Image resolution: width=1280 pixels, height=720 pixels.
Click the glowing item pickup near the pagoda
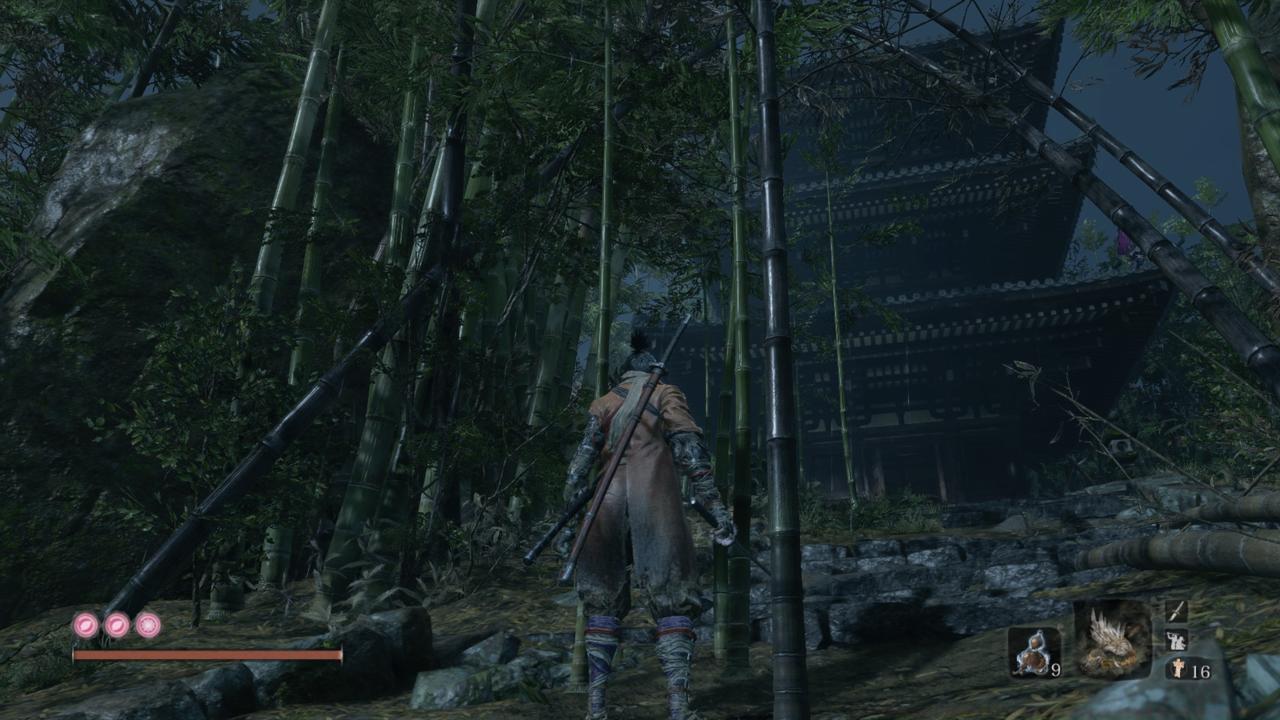[1124, 243]
